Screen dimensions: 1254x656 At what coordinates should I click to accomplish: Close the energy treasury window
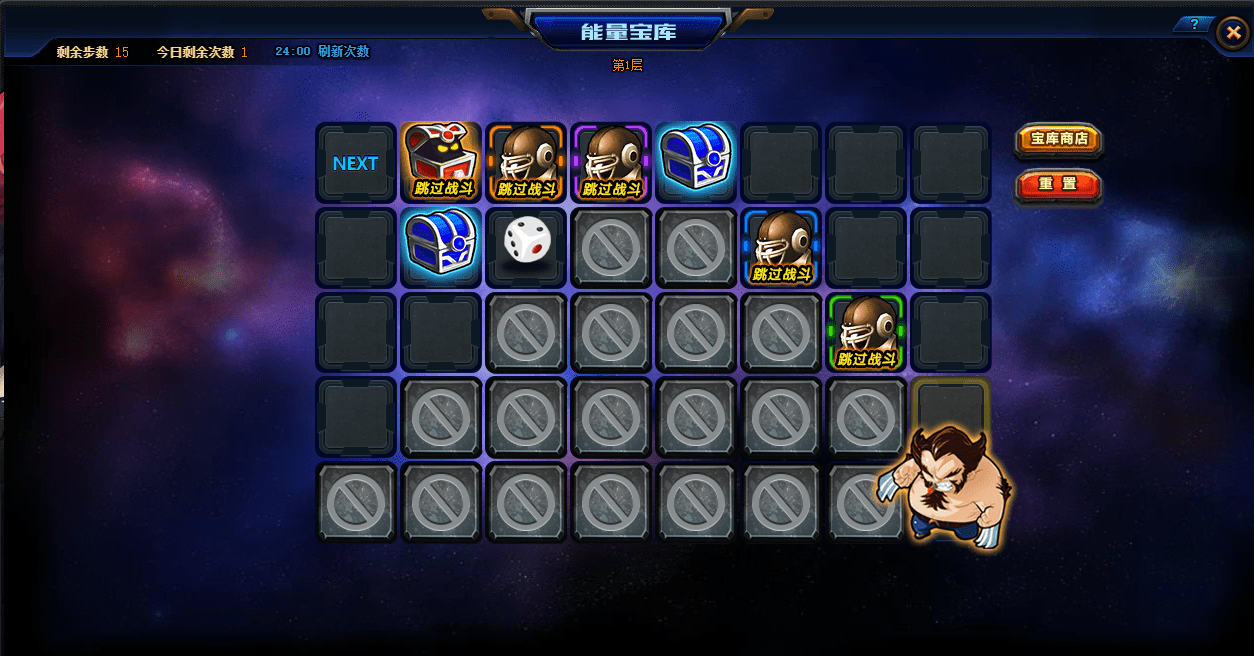[x=1231, y=33]
